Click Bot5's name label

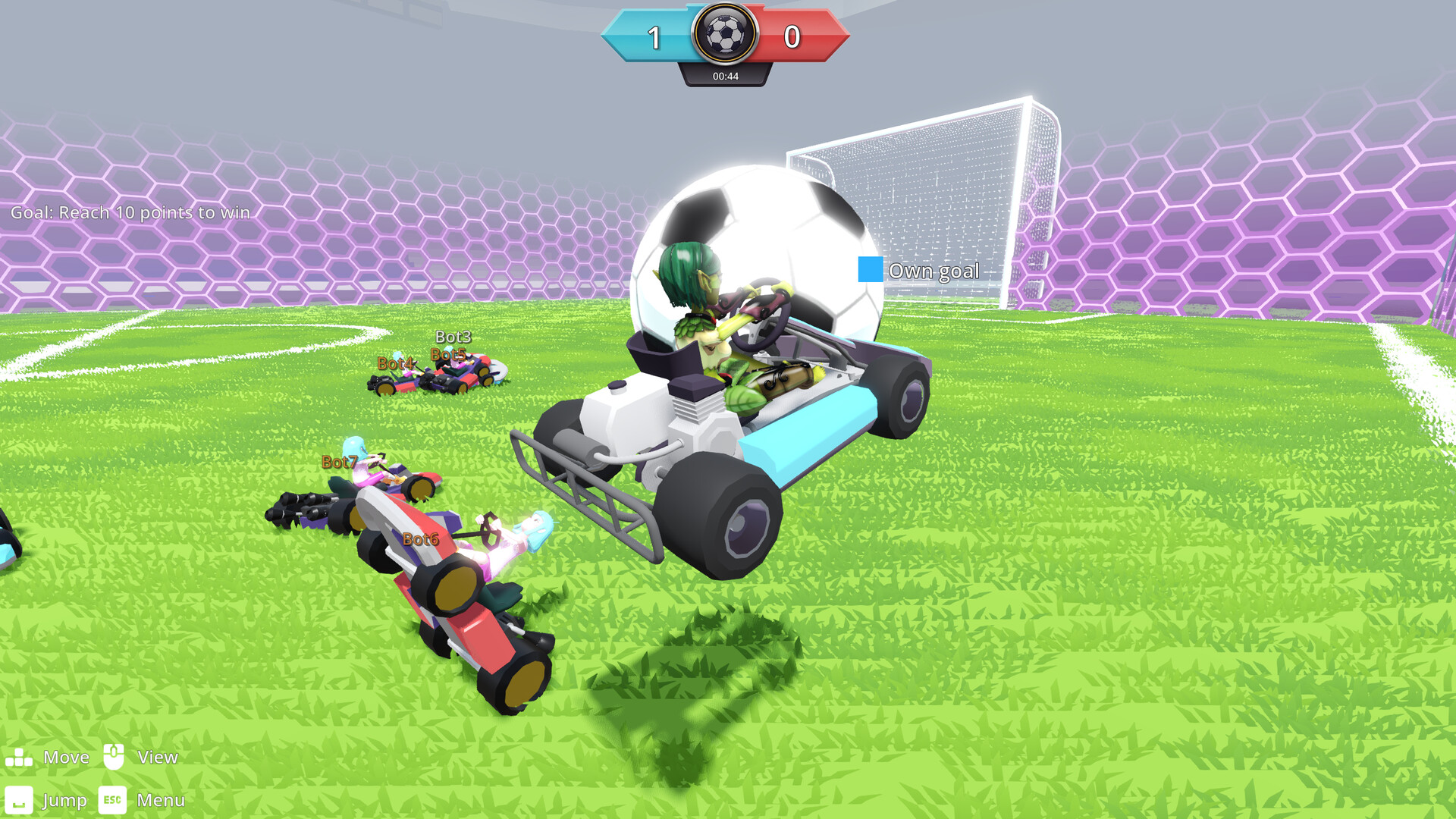447,353
